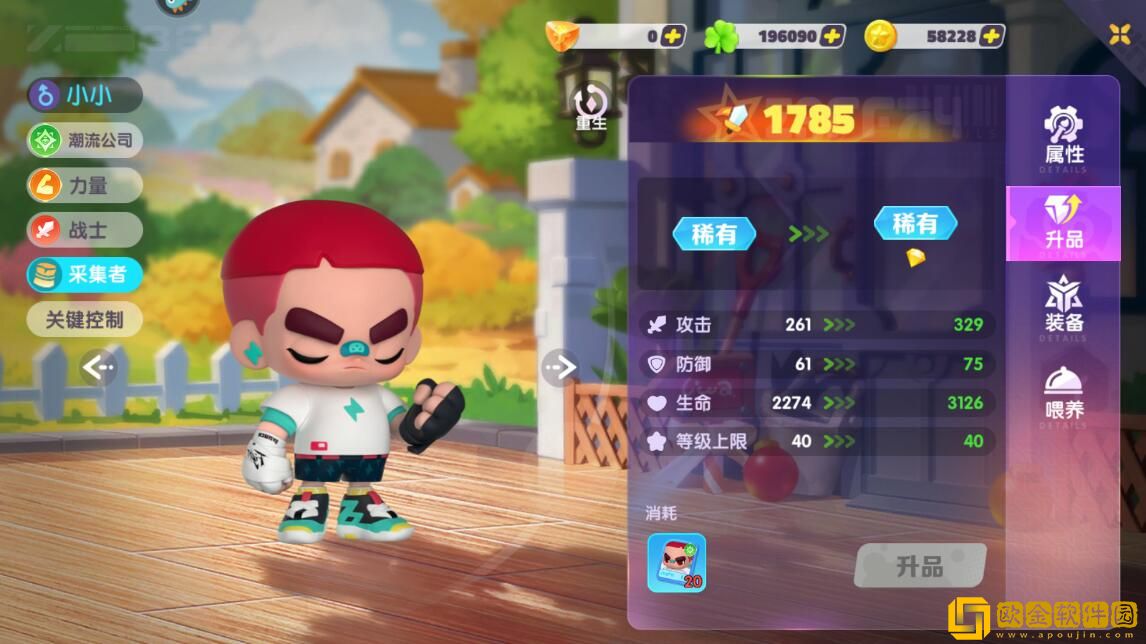Select the 采集者 gatherer tag
Screen dimensions: 1146x644
(85, 275)
